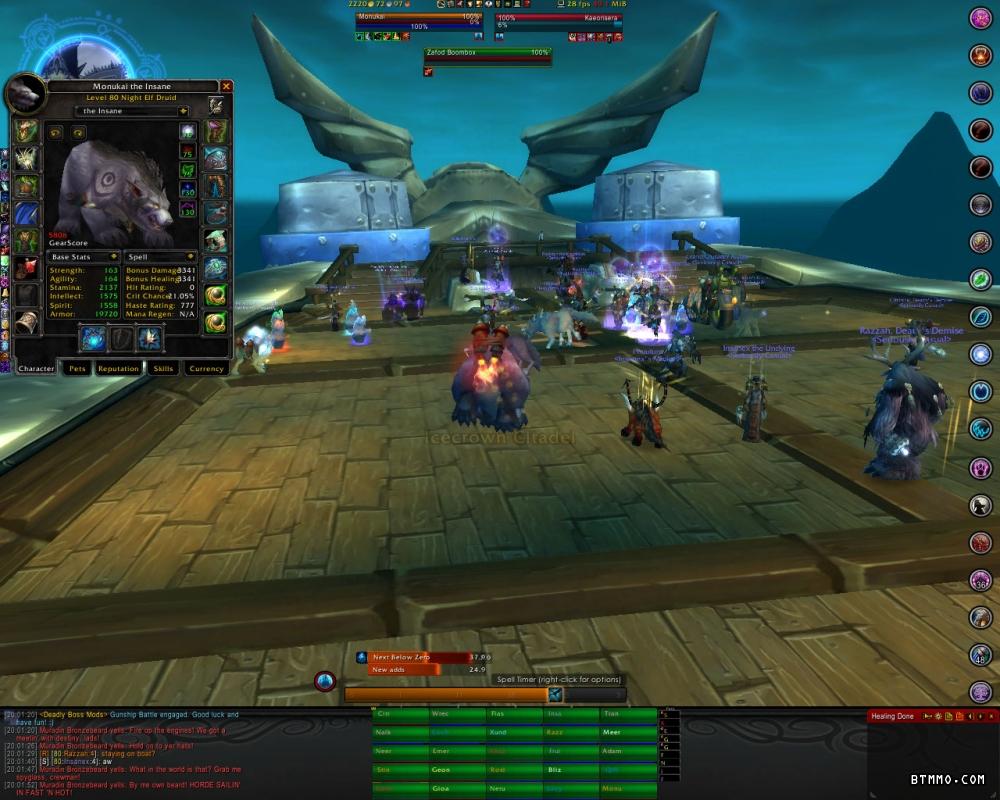Open the Currency tab
Image resolution: width=1000 pixels, height=800 pixels.
coord(206,368)
